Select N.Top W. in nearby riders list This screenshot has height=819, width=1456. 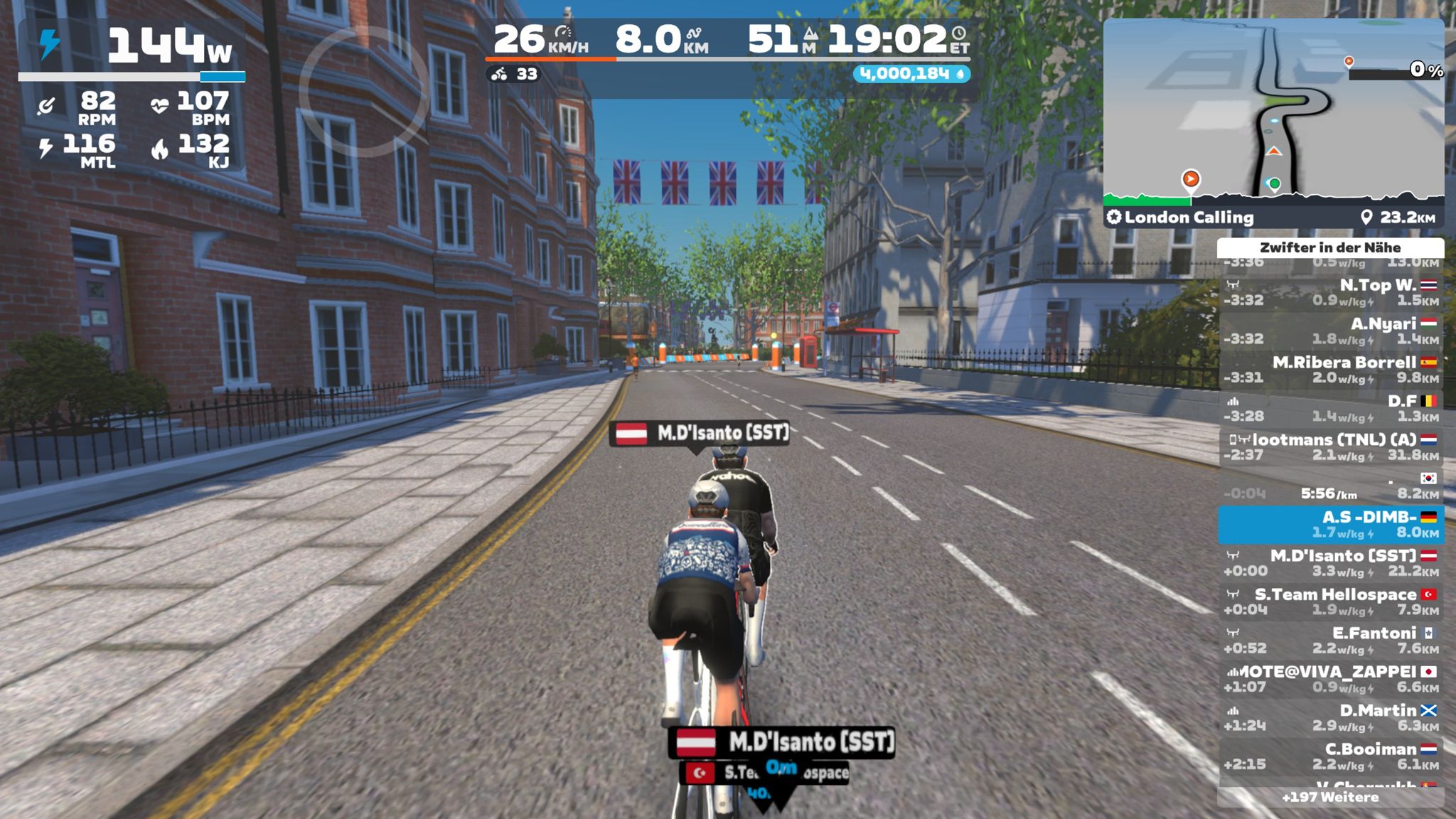pos(1330,292)
